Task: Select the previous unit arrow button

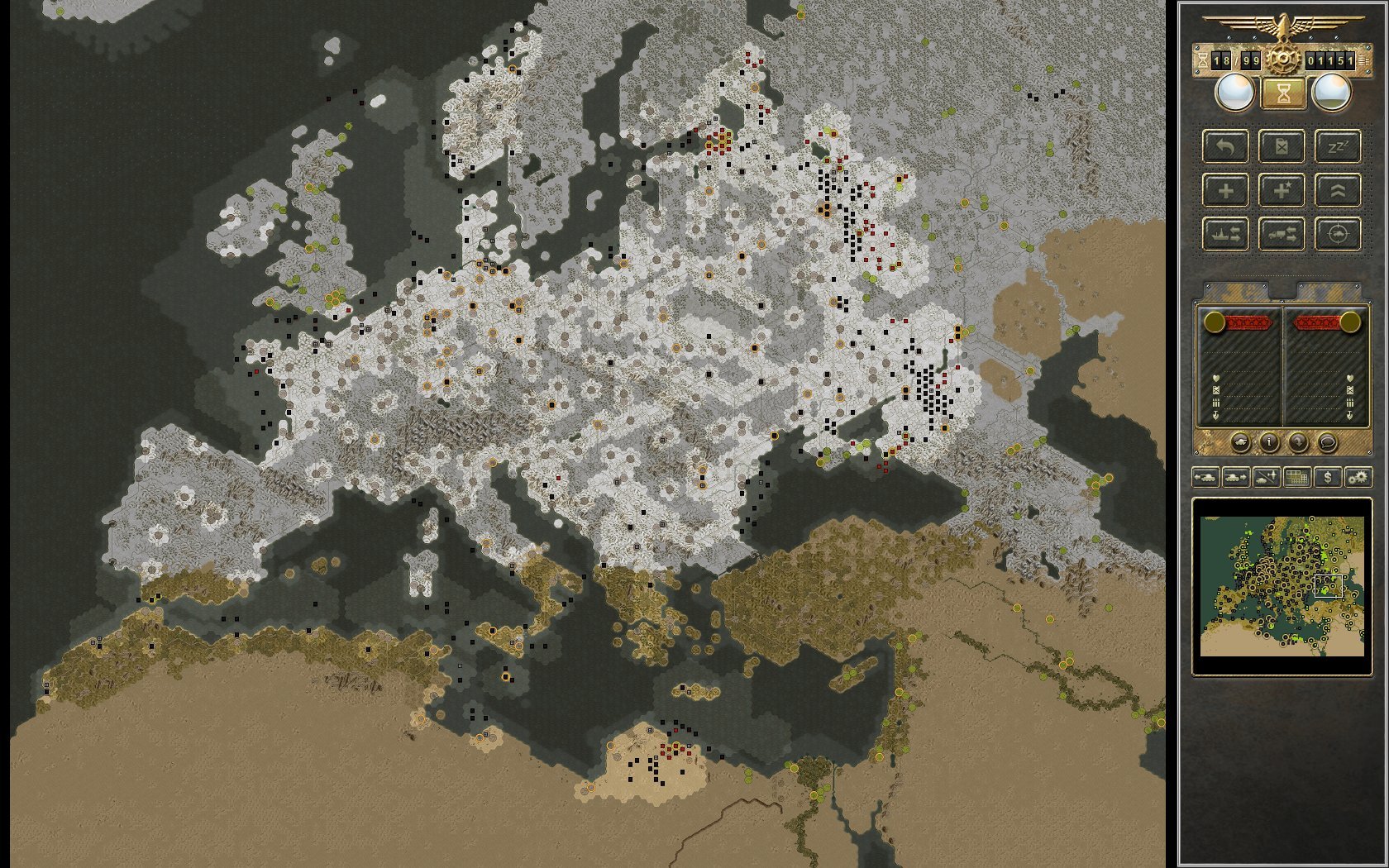Action: coord(1206,477)
